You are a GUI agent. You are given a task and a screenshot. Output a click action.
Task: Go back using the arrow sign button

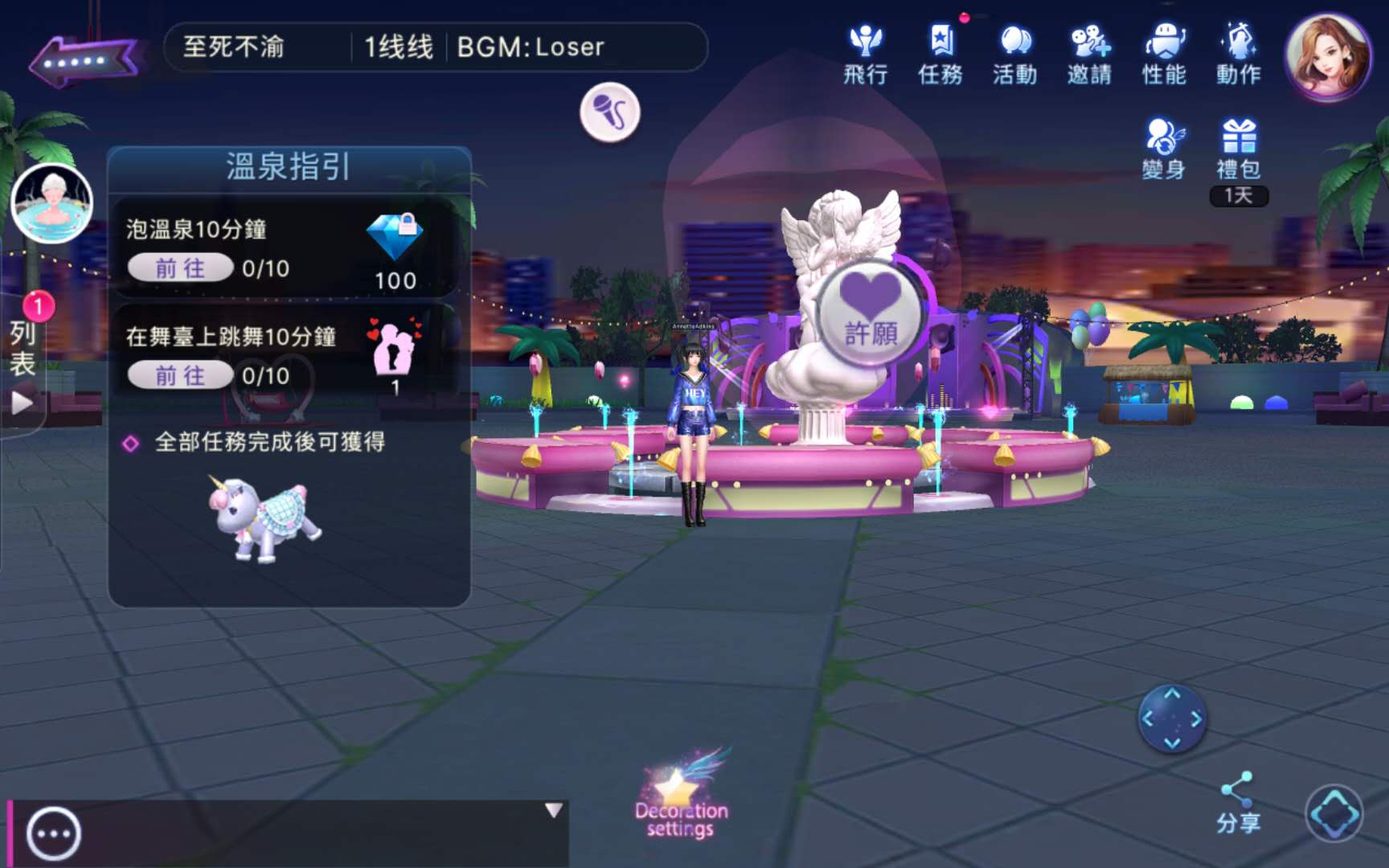pos(83,59)
